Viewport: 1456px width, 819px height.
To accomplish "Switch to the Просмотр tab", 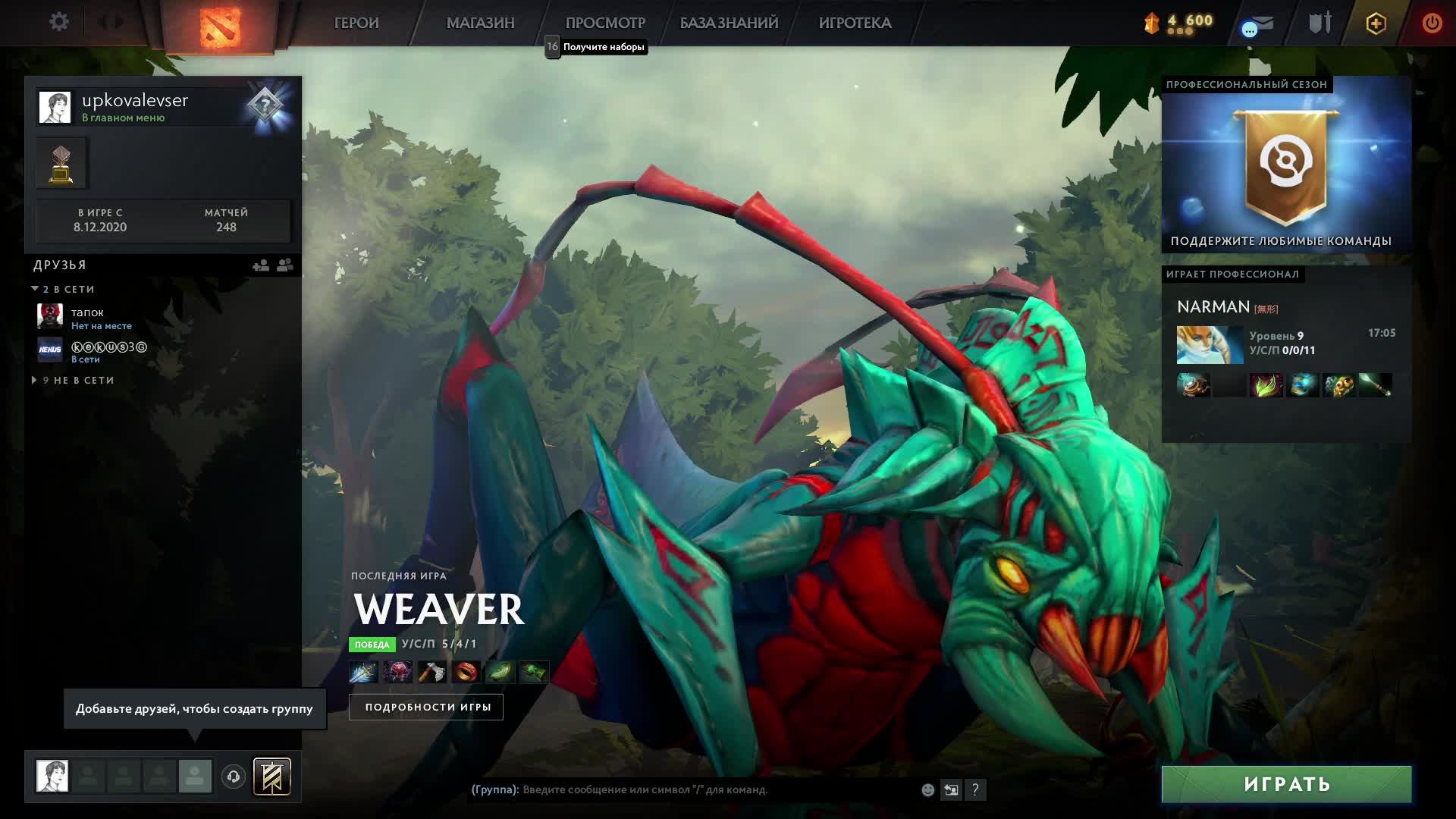I will pos(604,23).
